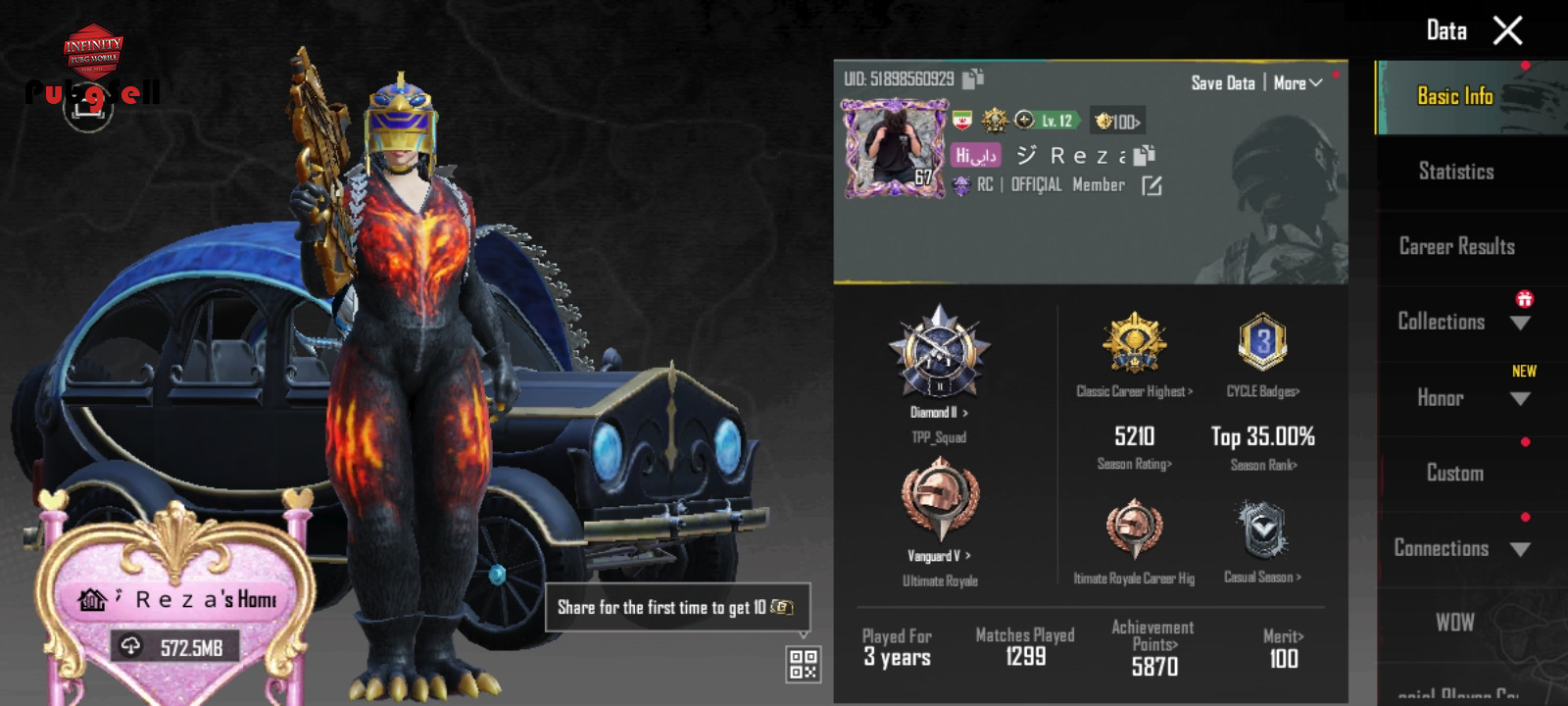Click the Save Data button

coord(1222,83)
